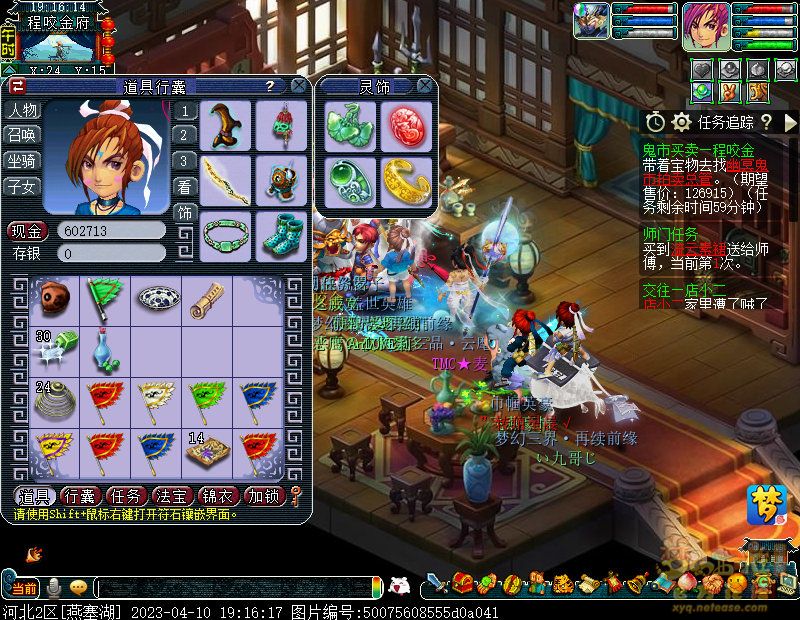Toggle the 饰 accessories button
Screen dimensions: 800x620
click(x=186, y=213)
